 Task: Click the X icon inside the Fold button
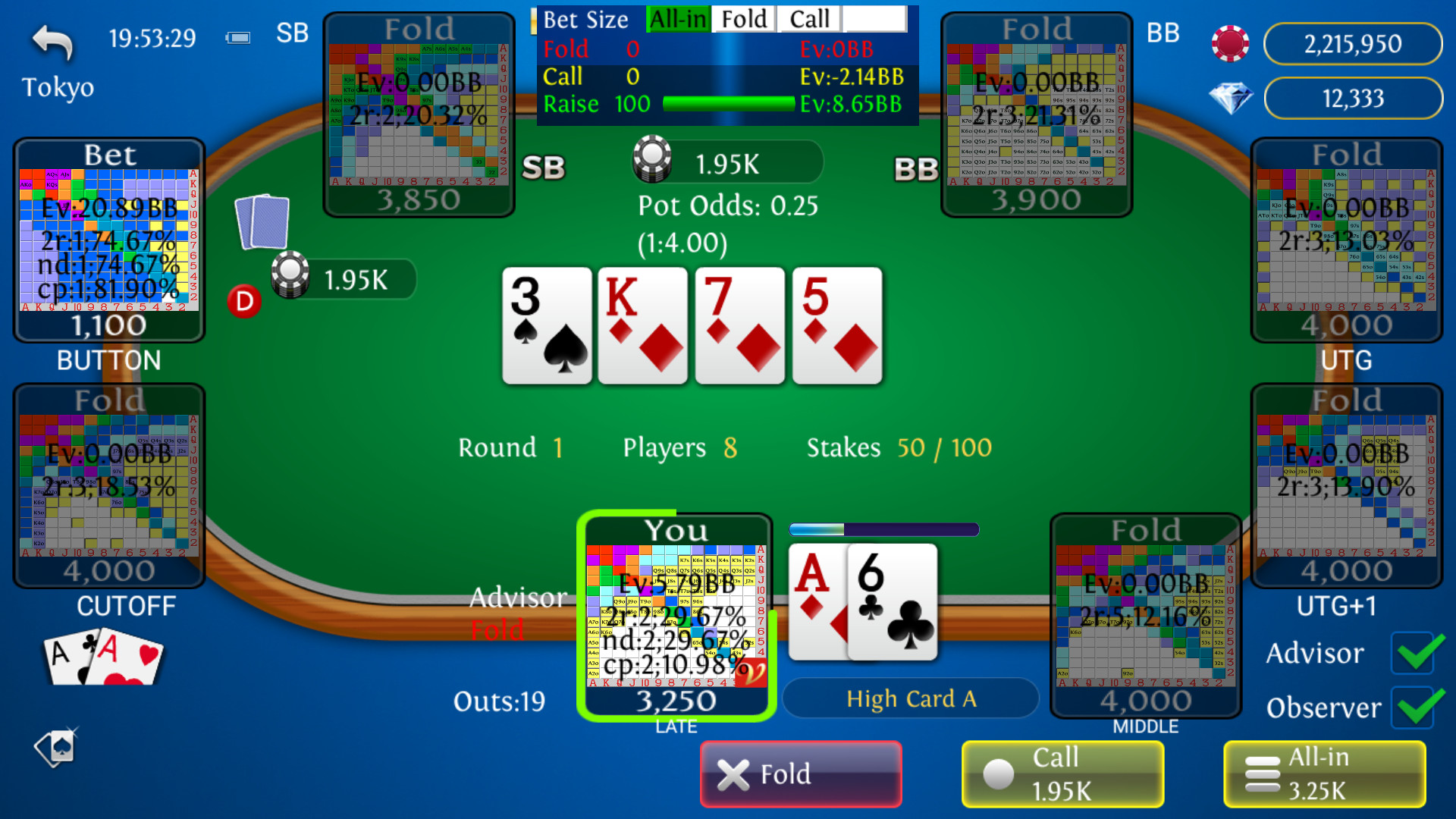coord(733,774)
